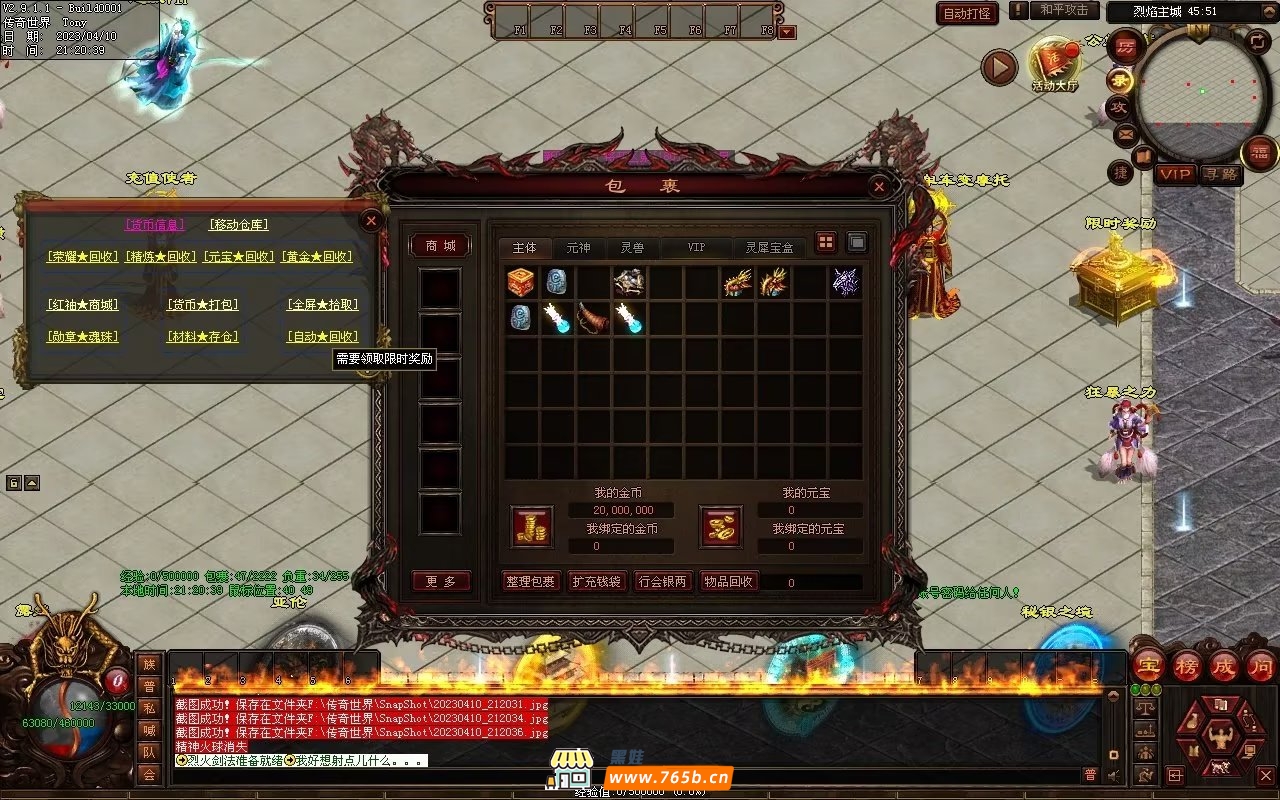
Task: Select the purple spiky item in the bag
Action: coord(845,282)
